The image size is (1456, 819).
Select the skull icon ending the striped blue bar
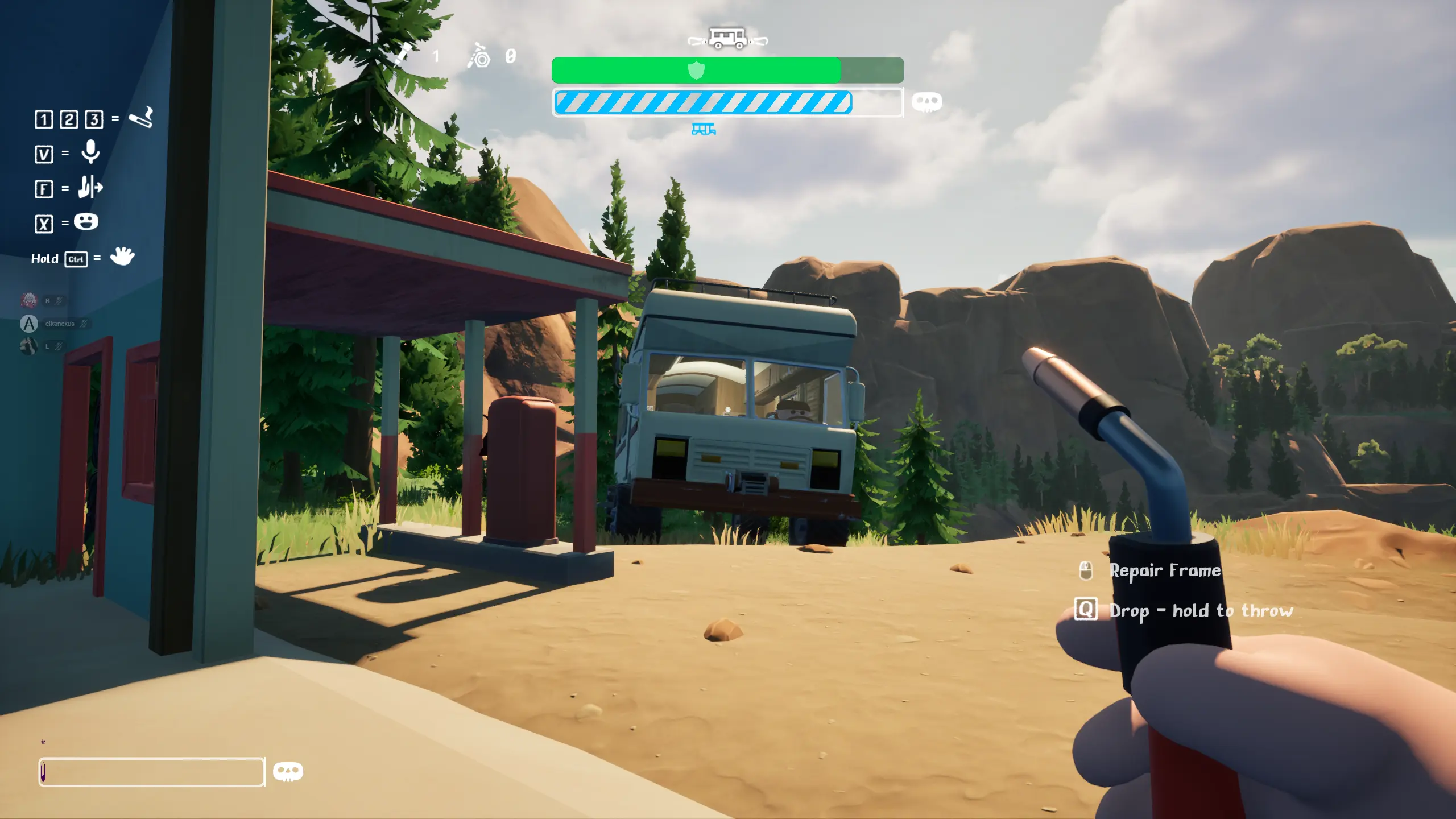tap(926, 102)
